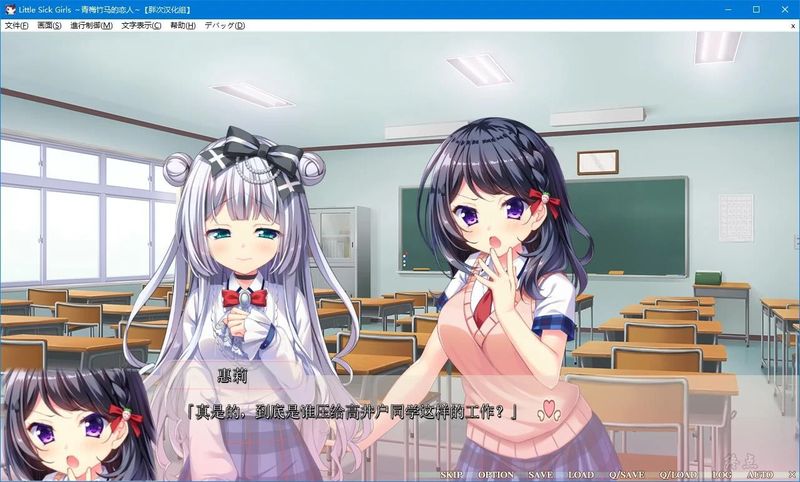Open the 幫助(H) menu
Viewport: 800px width, 482px height.
[183, 25]
